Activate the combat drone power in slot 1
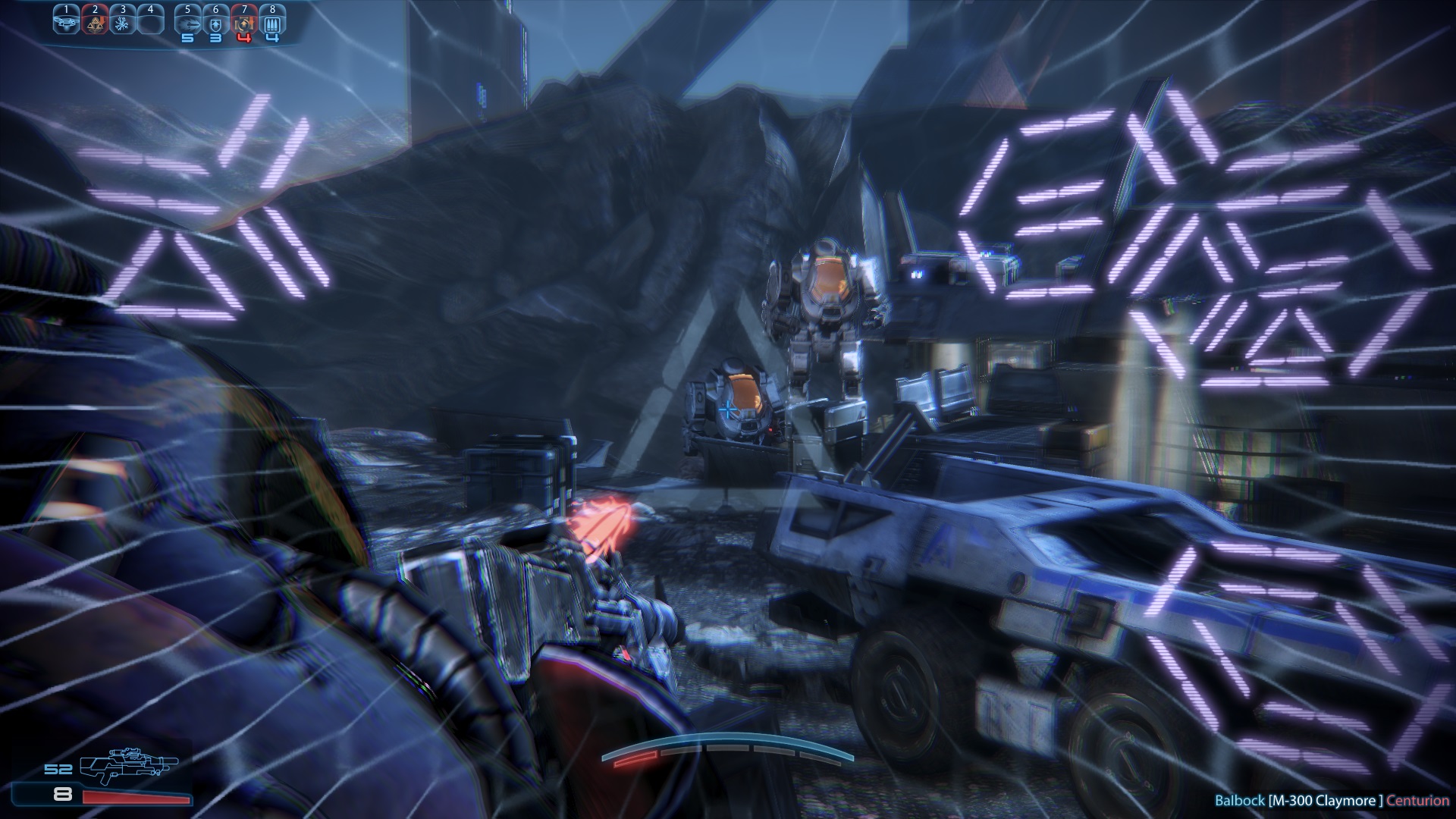This screenshot has width=1456, height=819. point(66,23)
